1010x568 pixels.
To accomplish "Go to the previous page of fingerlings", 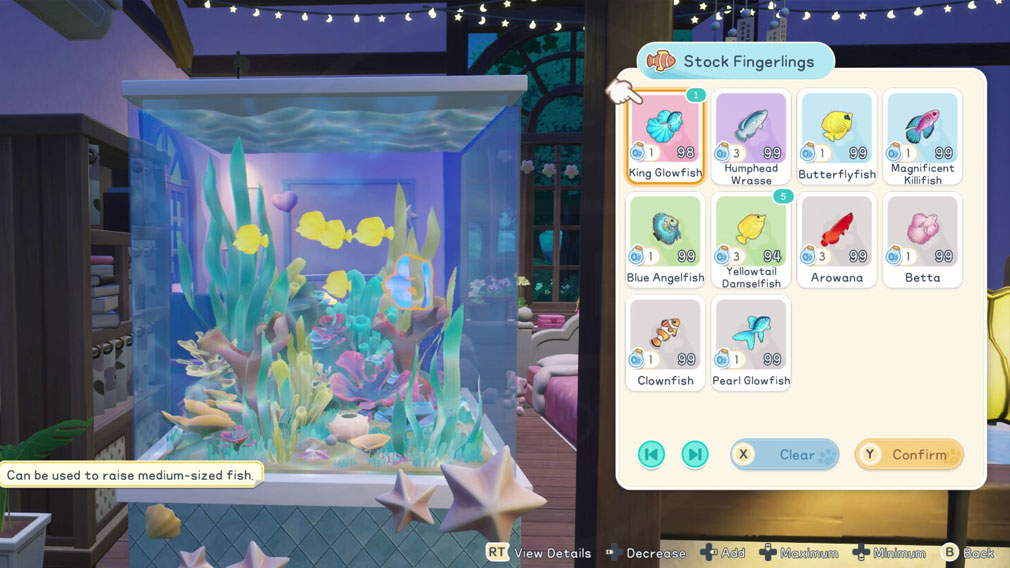I will pyautogui.click(x=651, y=455).
